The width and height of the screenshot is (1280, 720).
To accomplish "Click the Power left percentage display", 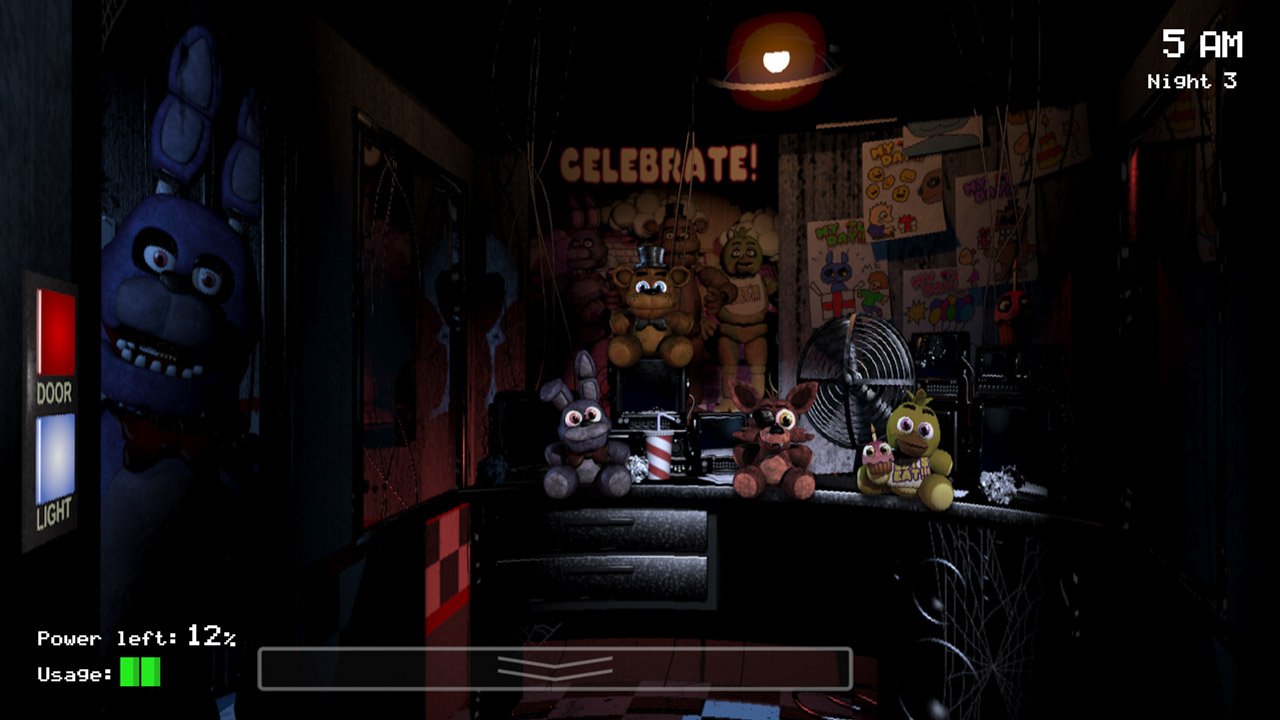I will (135, 637).
